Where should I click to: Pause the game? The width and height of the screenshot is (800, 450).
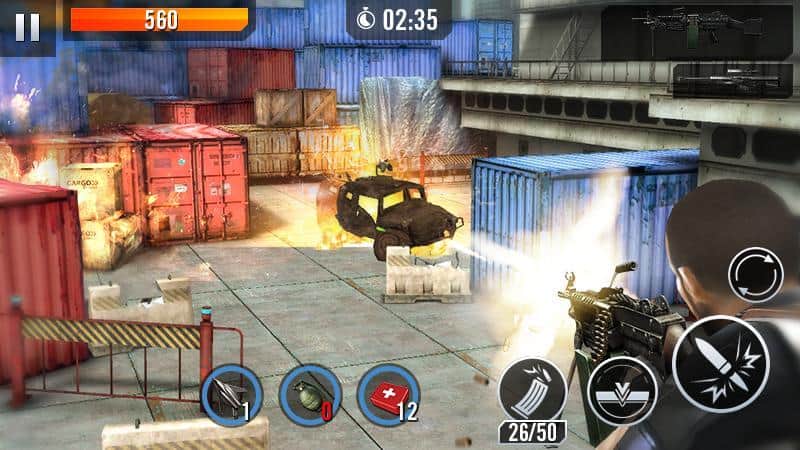[27, 26]
